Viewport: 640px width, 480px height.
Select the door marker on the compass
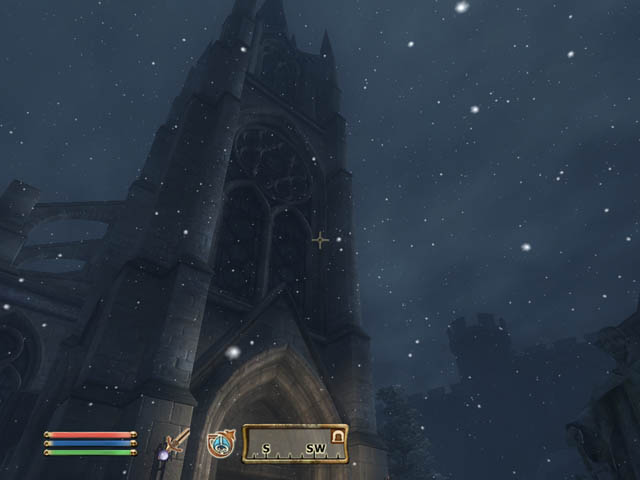(x=337, y=435)
